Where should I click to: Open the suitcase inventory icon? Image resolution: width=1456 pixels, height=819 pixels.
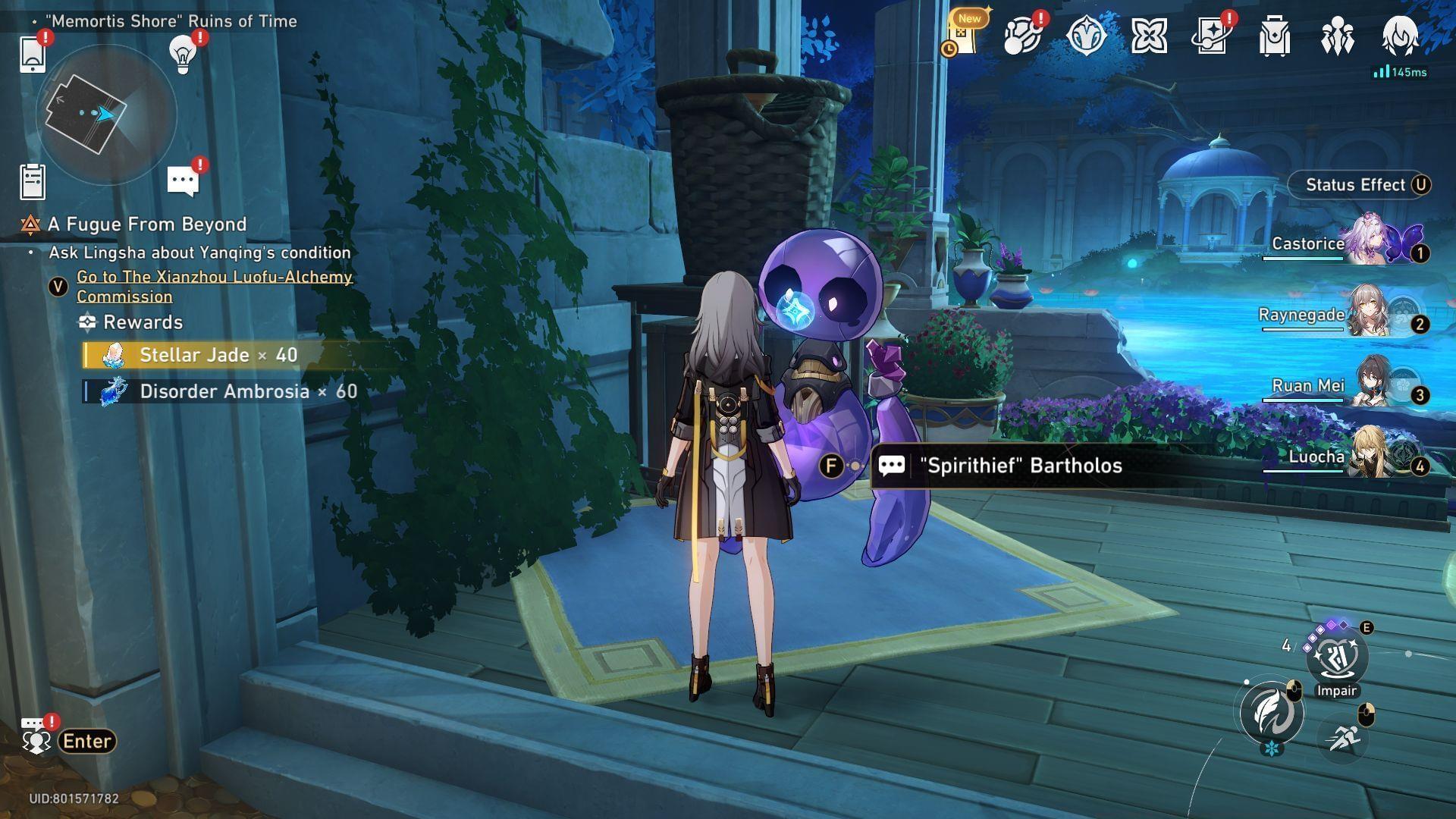1274,36
